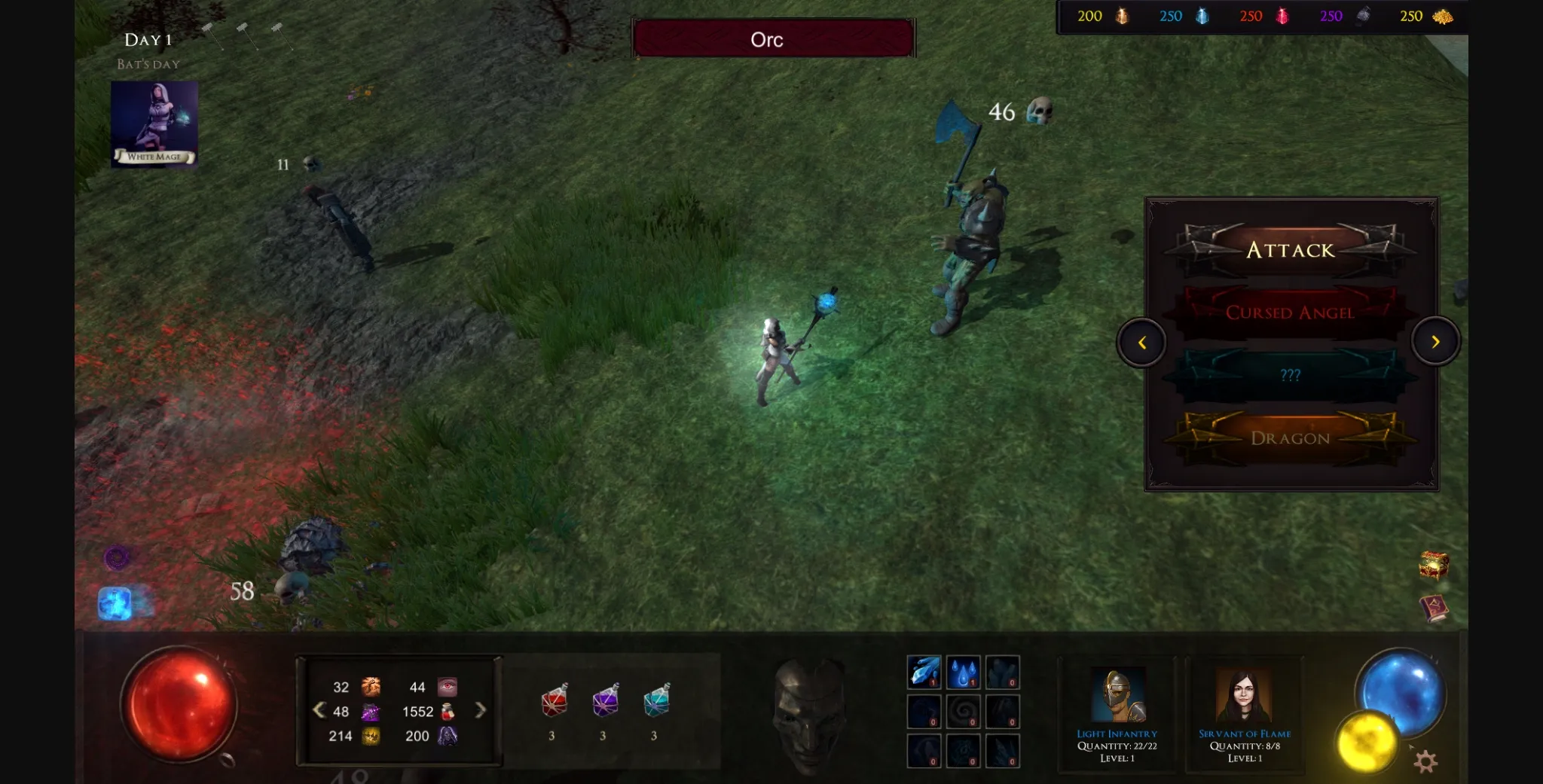Open settings with the gear icon
Image resolution: width=1543 pixels, height=784 pixels.
pos(1425,761)
